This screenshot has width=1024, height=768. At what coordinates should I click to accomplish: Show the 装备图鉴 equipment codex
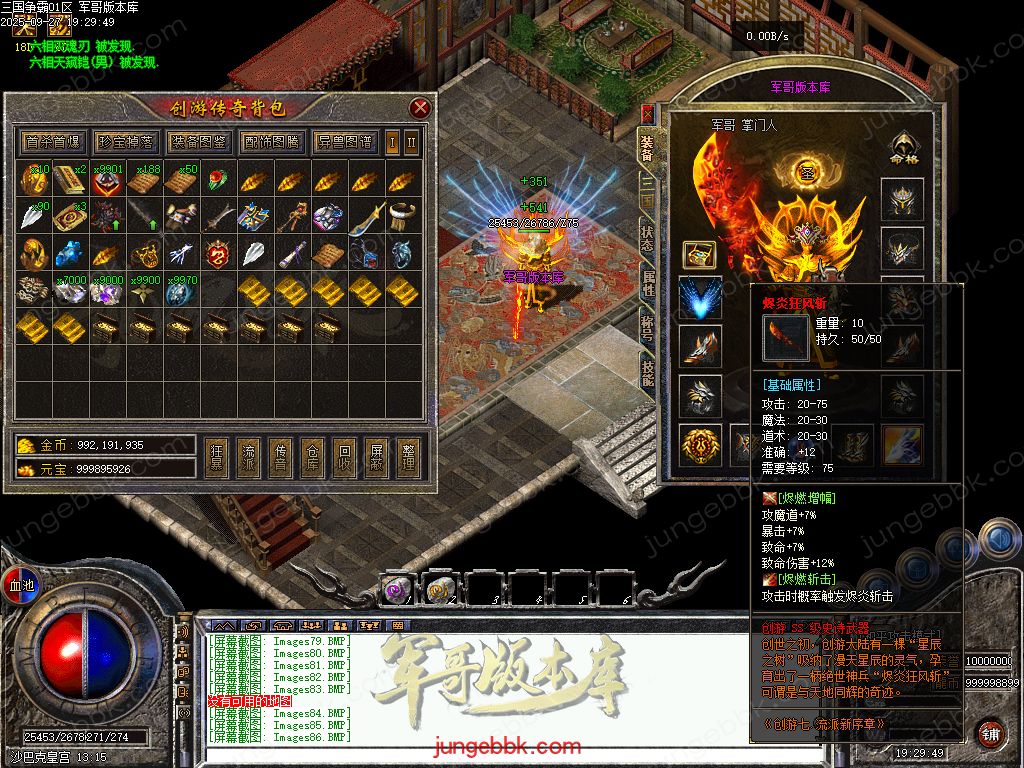point(198,142)
